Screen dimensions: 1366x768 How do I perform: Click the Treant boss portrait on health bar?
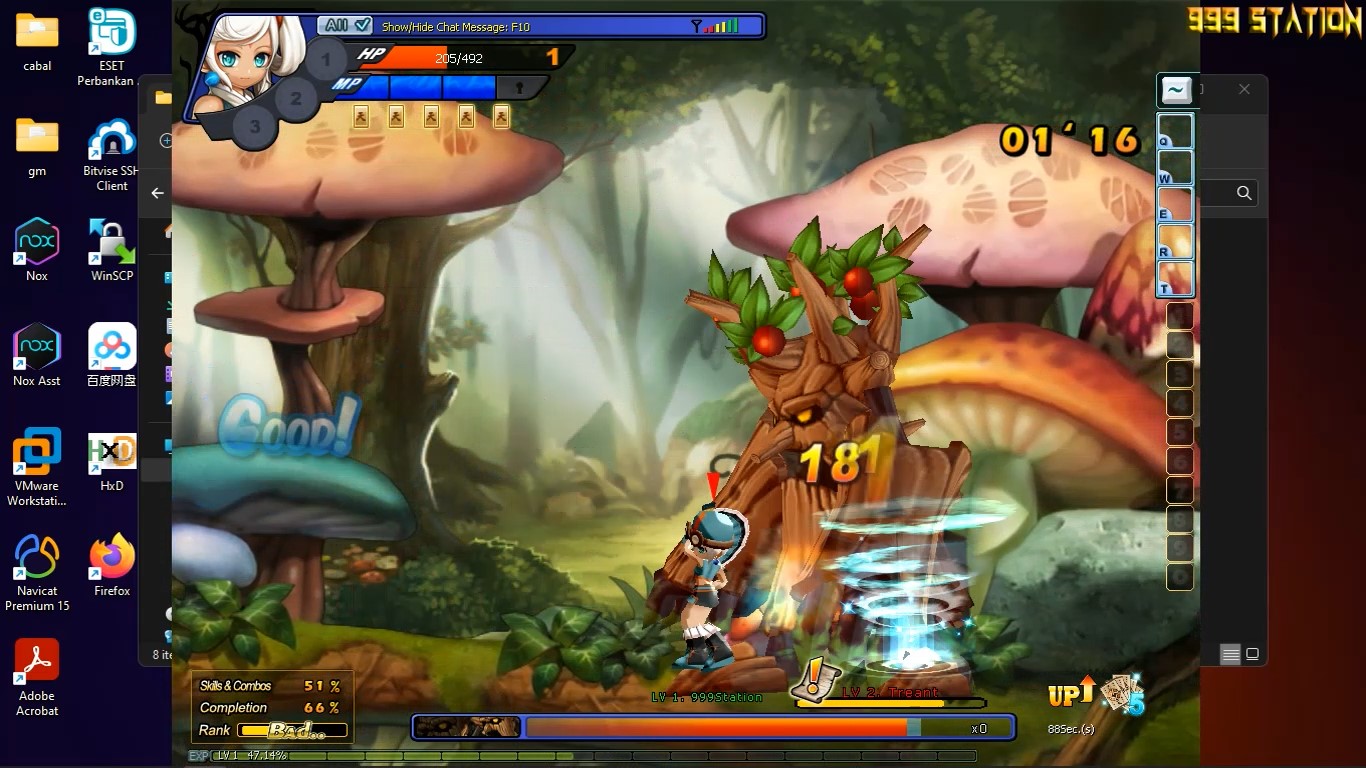pos(468,727)
